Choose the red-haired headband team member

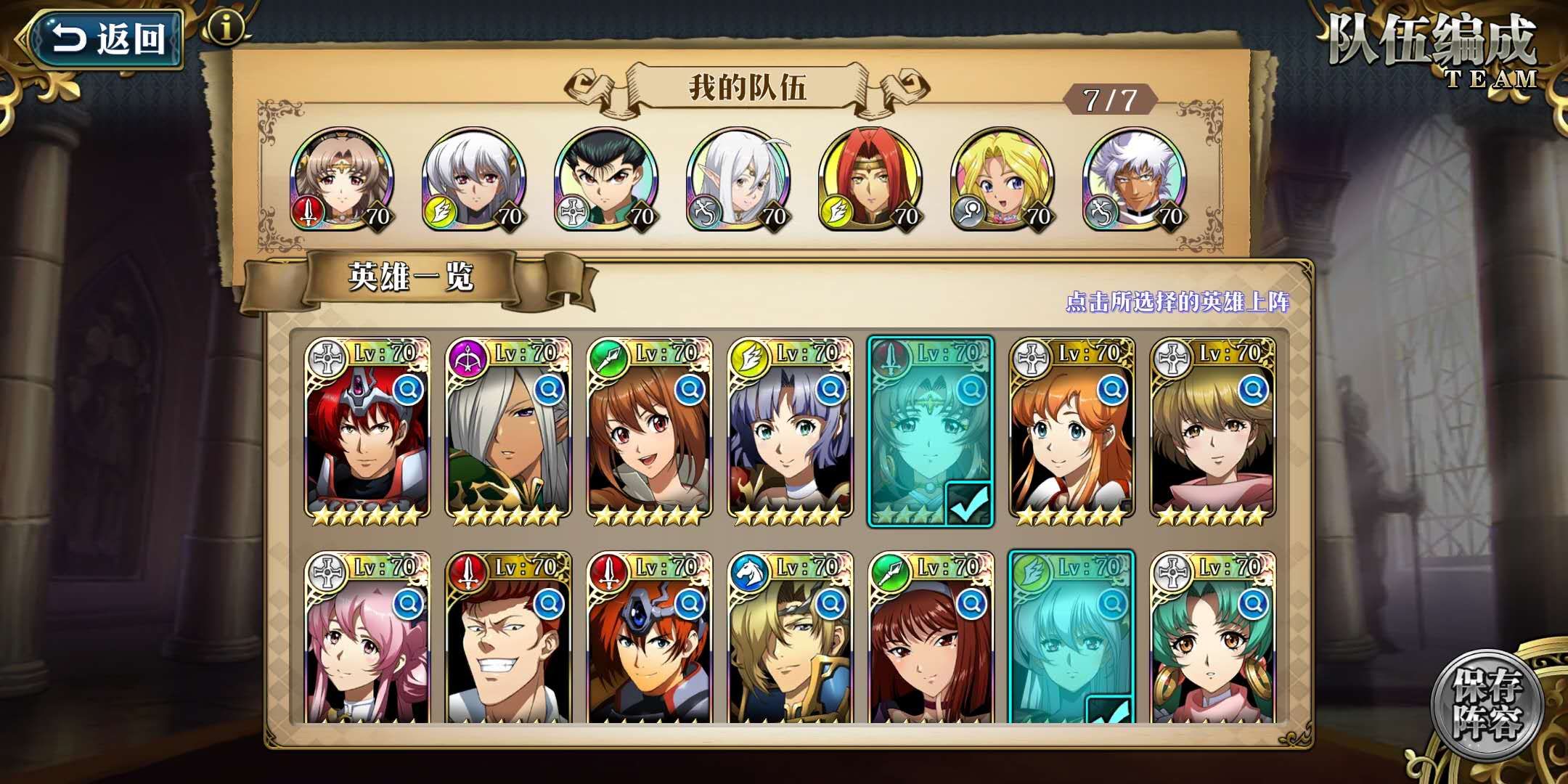870,180
